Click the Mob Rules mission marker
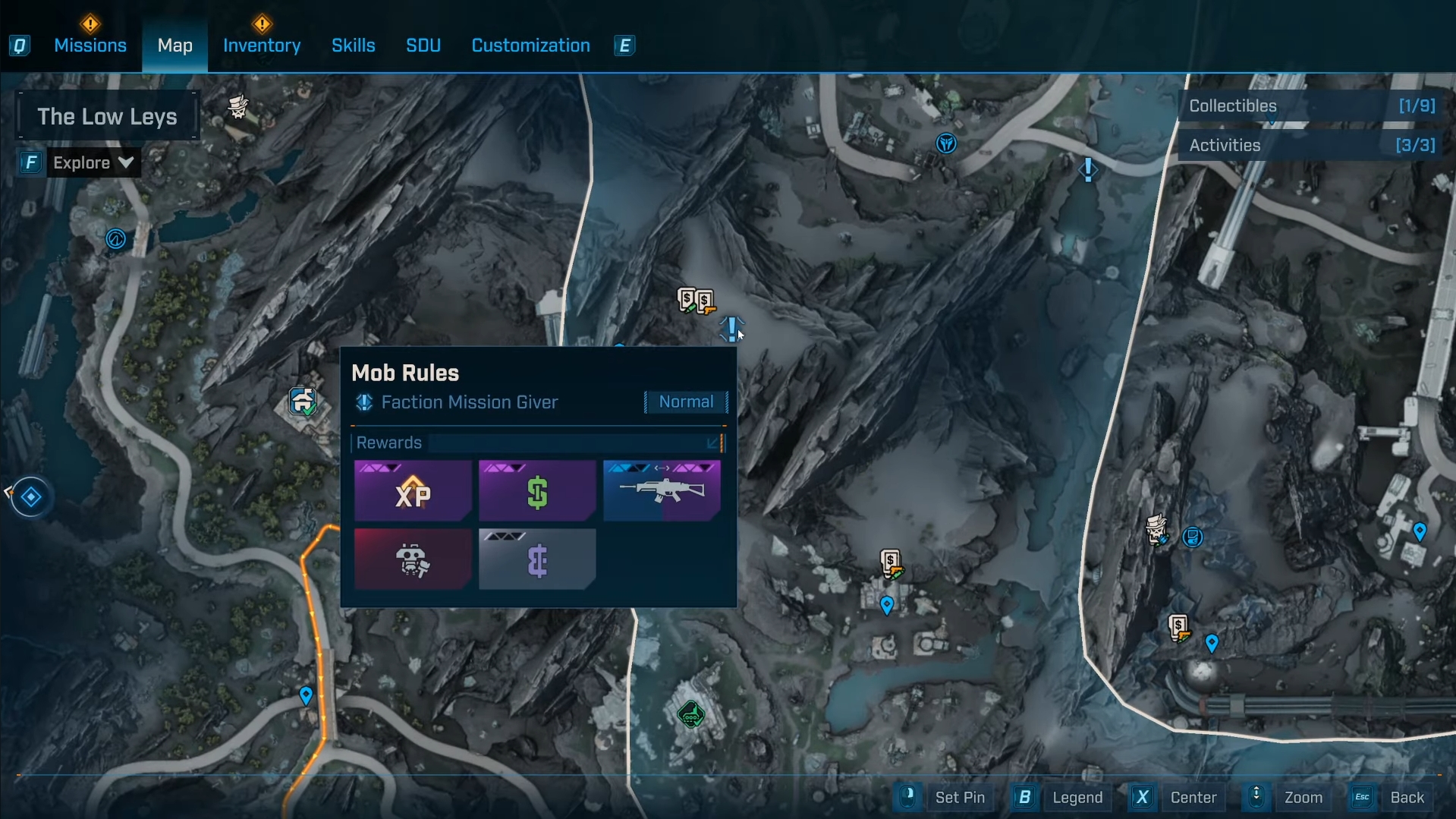1456x819 pixels. pyautogui.click(x=731, y=329)
